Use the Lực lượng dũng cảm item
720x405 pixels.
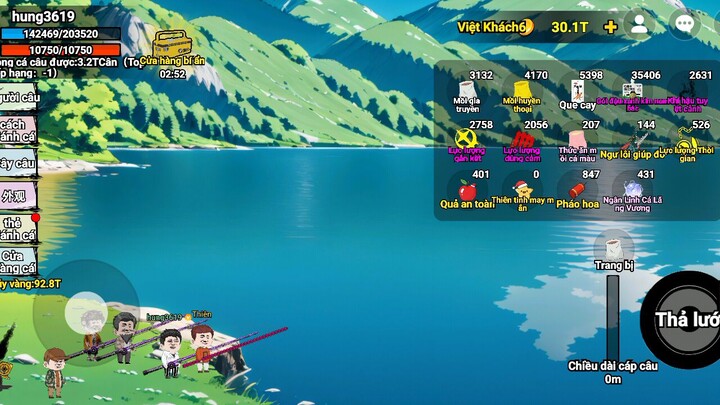[x=521, y=141]
